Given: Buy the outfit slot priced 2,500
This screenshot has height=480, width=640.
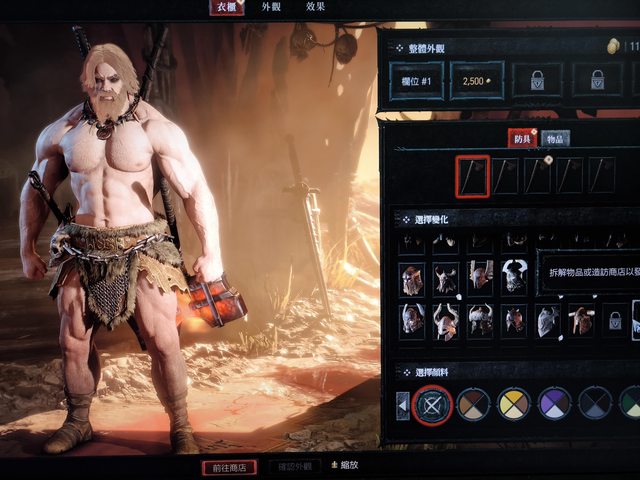Looking at the screenshot, I should pos(476,80).
